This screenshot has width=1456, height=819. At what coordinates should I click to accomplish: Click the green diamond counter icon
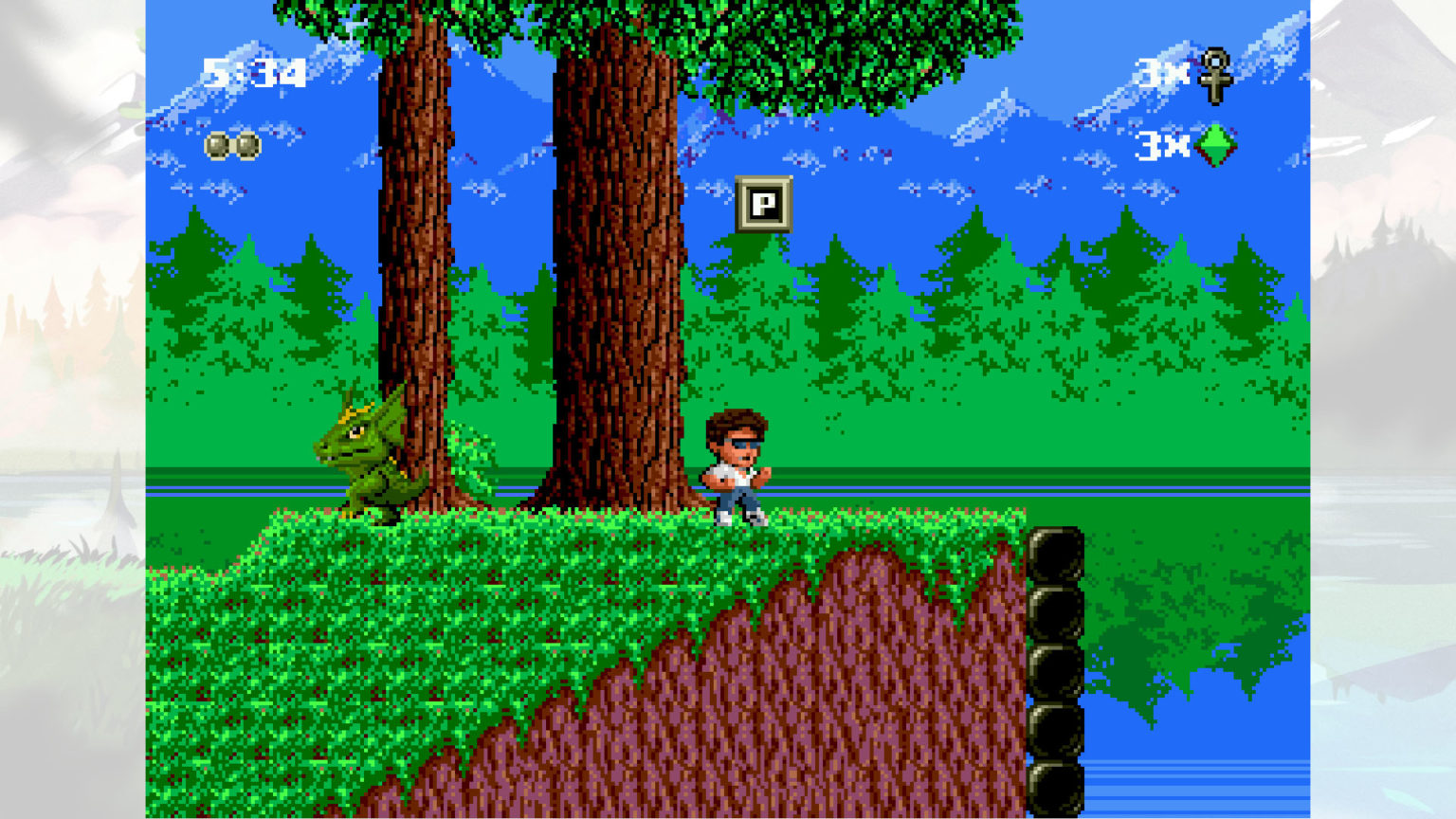(1215, 145)
